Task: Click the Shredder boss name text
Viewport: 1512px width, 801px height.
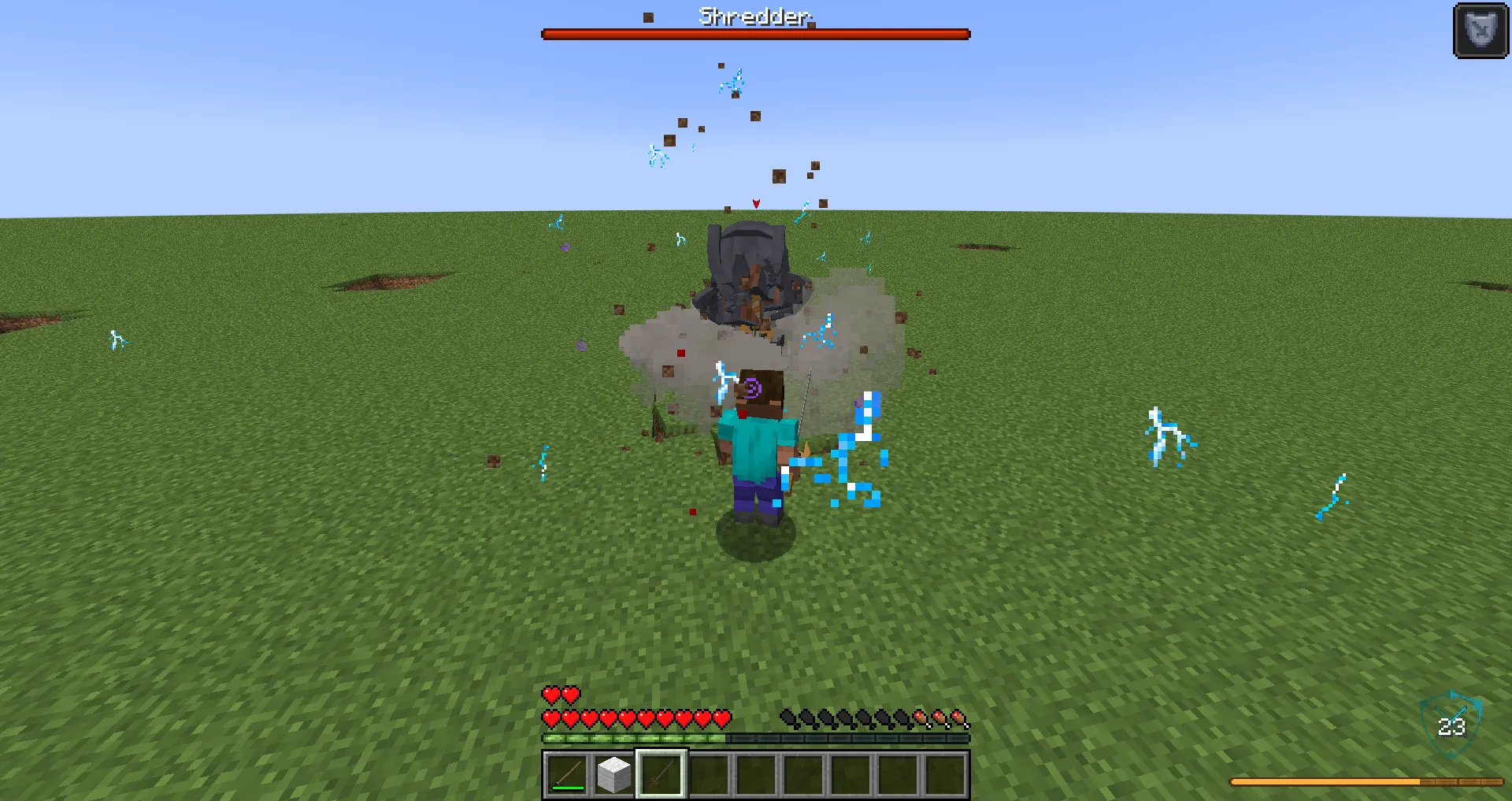Action: (x=754, y=16)
